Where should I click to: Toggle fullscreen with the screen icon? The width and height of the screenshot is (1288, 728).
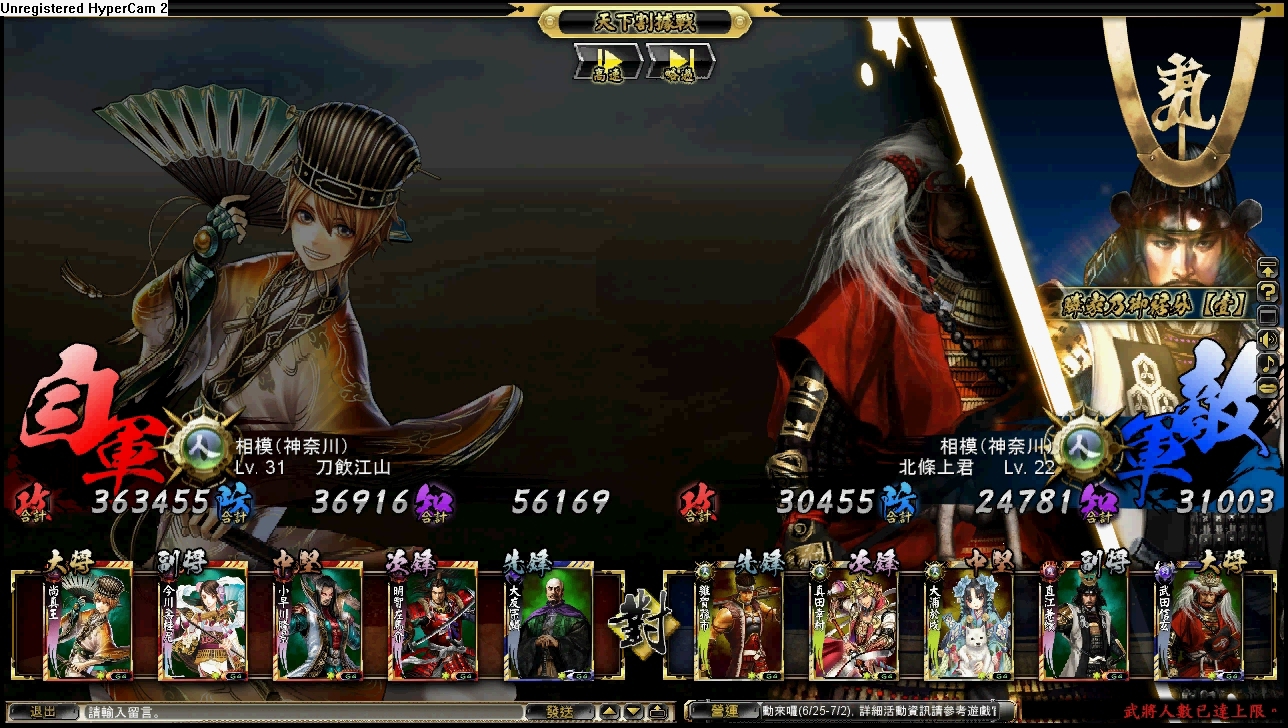[x=1267, y=316]
